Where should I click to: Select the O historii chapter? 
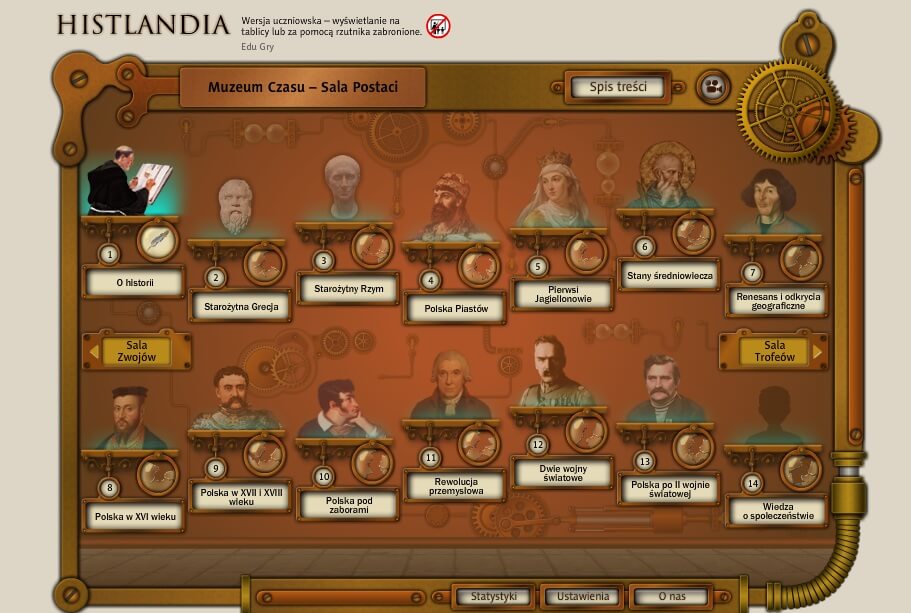(x=134, y=283)
